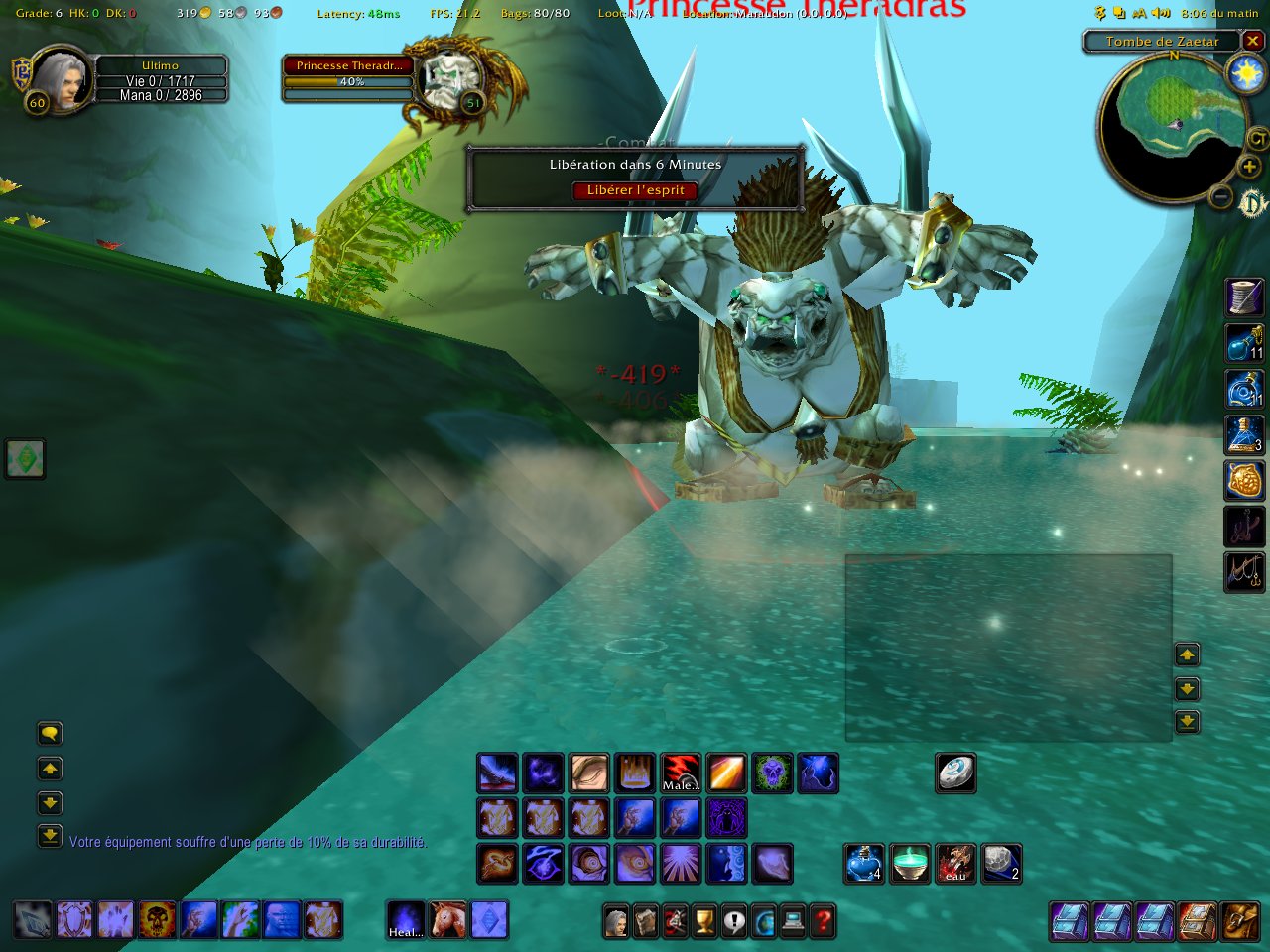Use the blue mana potion stack of four
1270x952 pixels.
click(x=863, y=864)
